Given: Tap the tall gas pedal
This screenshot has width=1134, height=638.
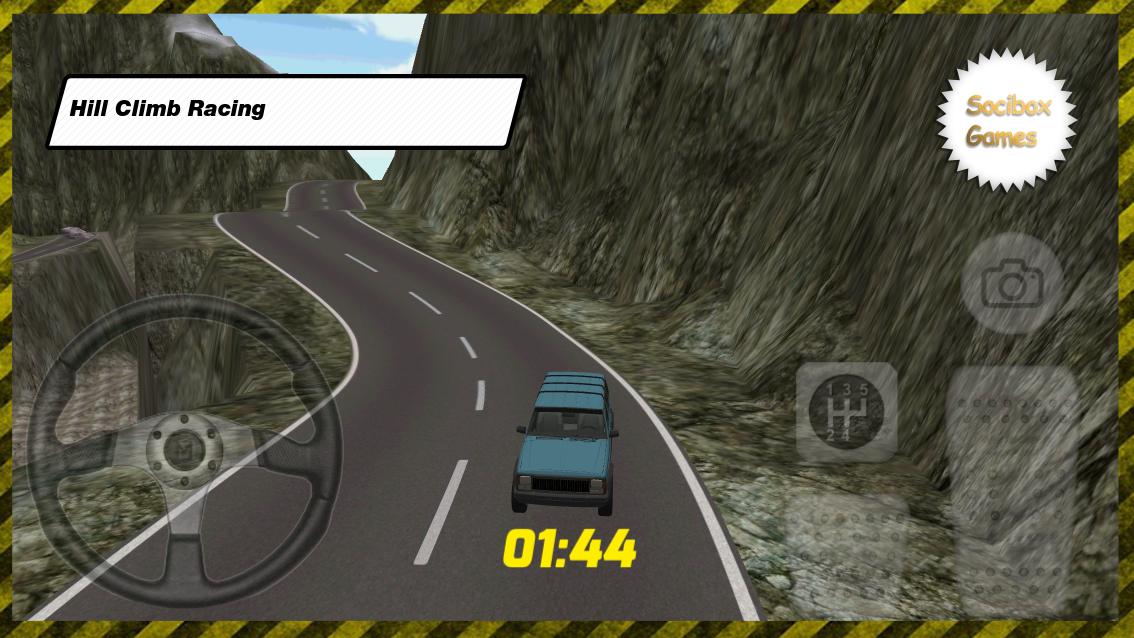Looking at the screenshot, I should click(1011, 487).
